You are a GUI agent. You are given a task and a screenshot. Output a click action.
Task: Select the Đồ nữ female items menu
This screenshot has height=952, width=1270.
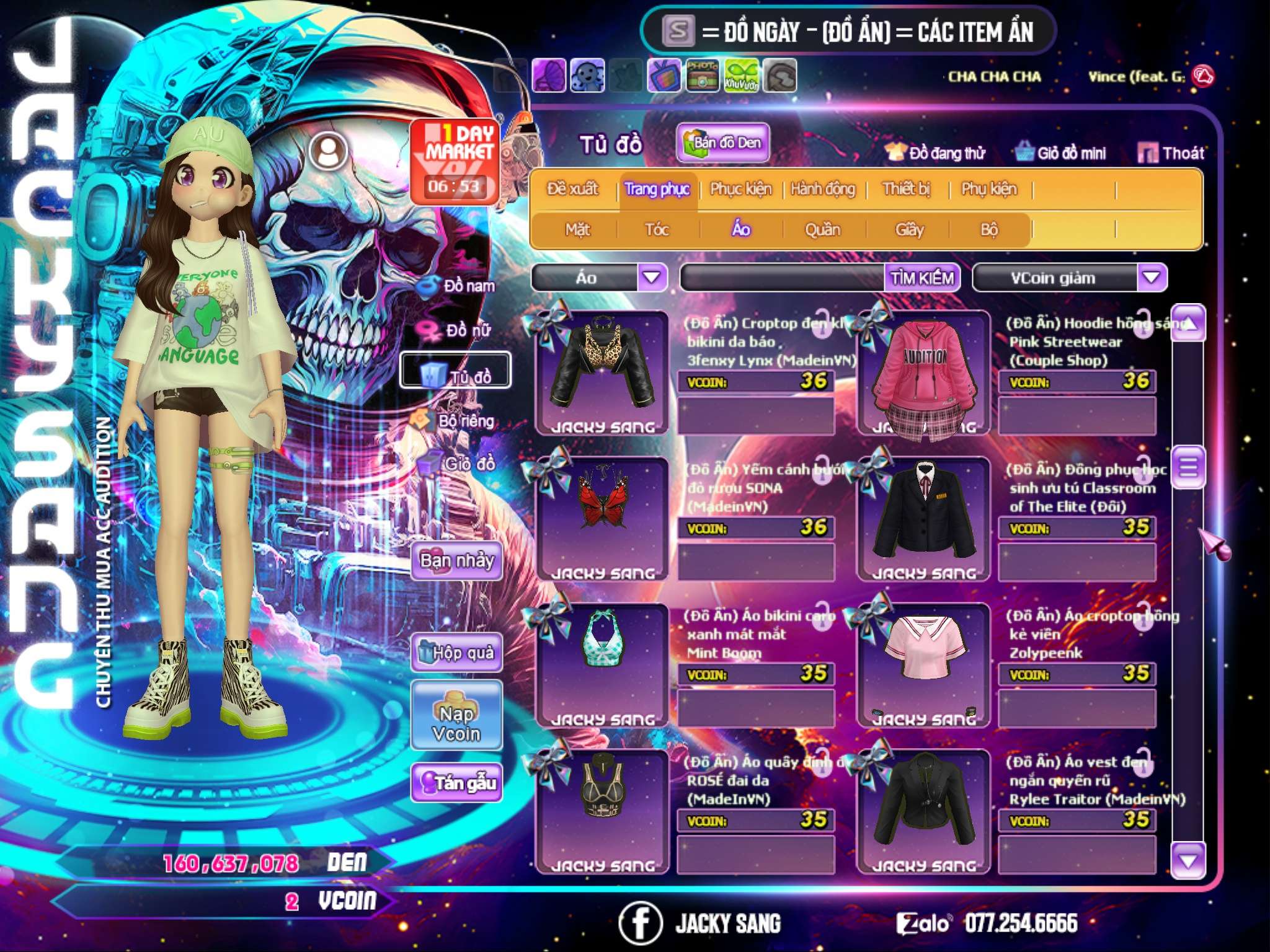459,330
